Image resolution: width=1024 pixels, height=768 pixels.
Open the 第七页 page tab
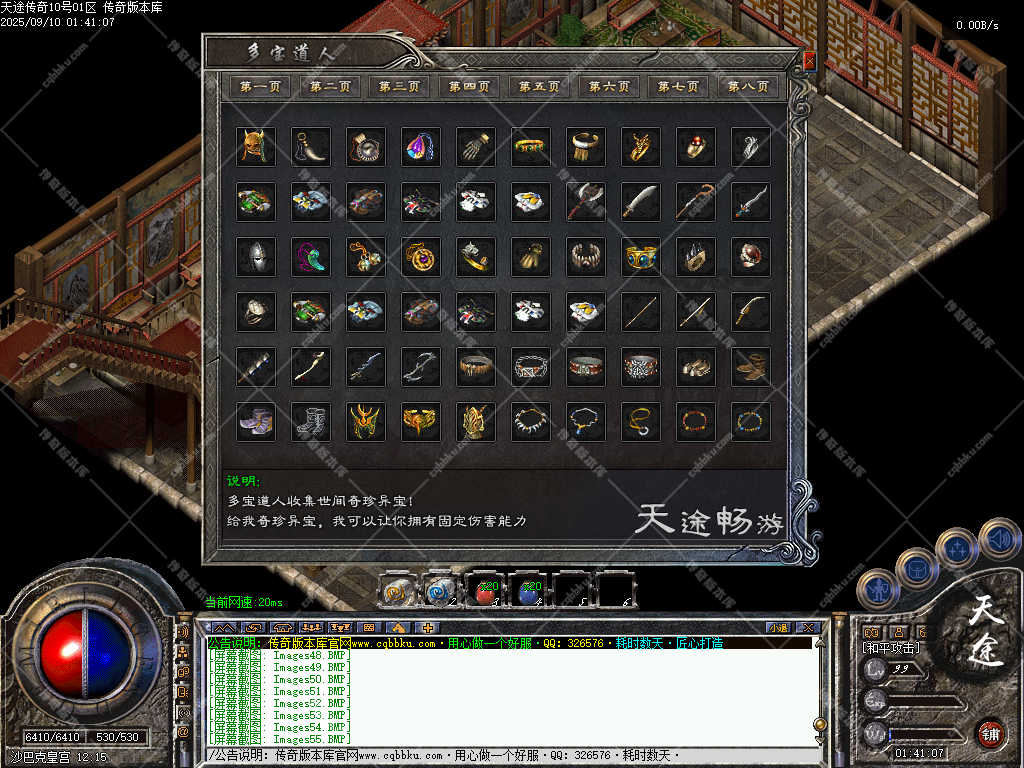point(678,87)
